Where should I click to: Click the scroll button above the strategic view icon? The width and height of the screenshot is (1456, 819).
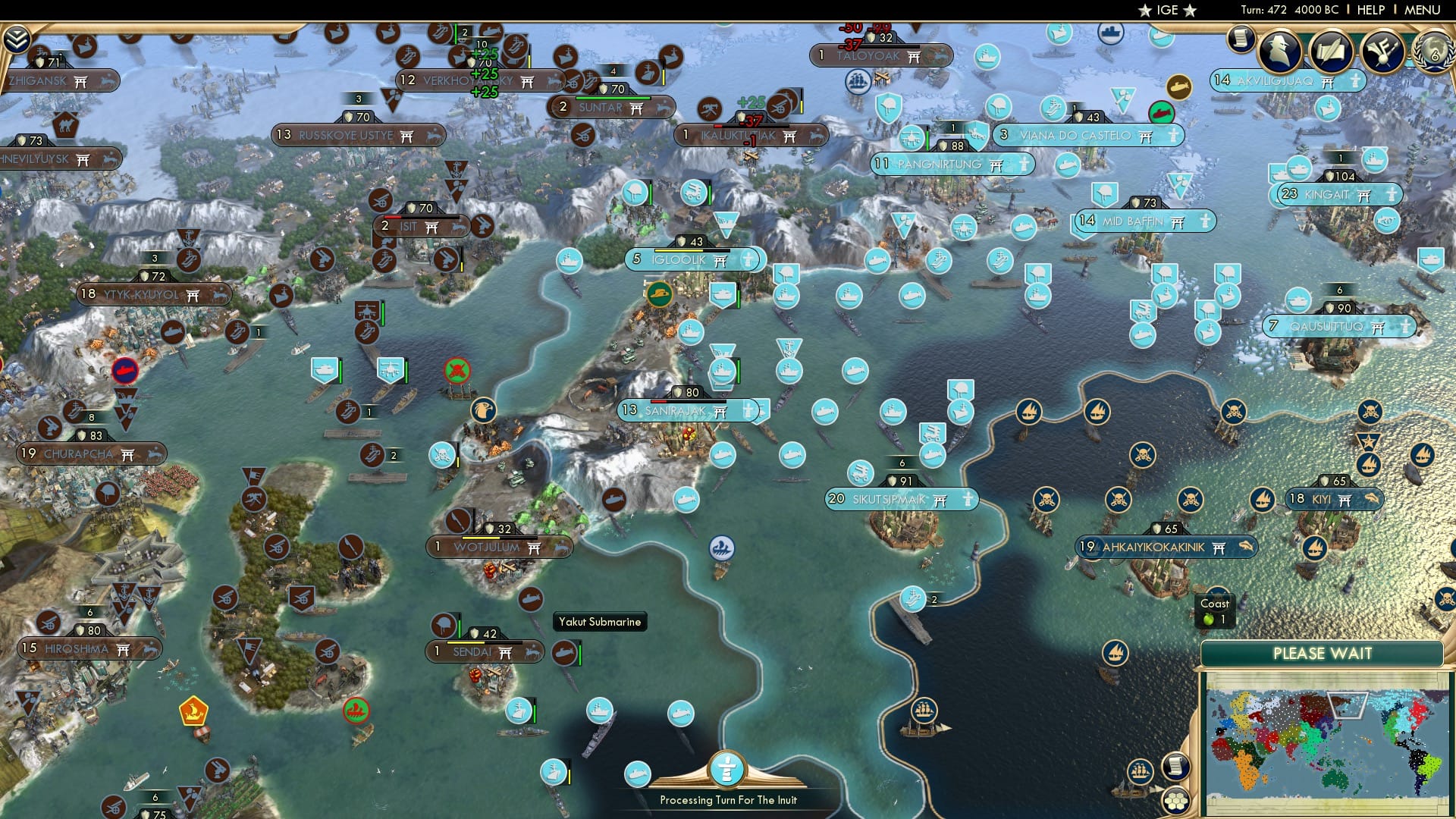coord(1175,767)
